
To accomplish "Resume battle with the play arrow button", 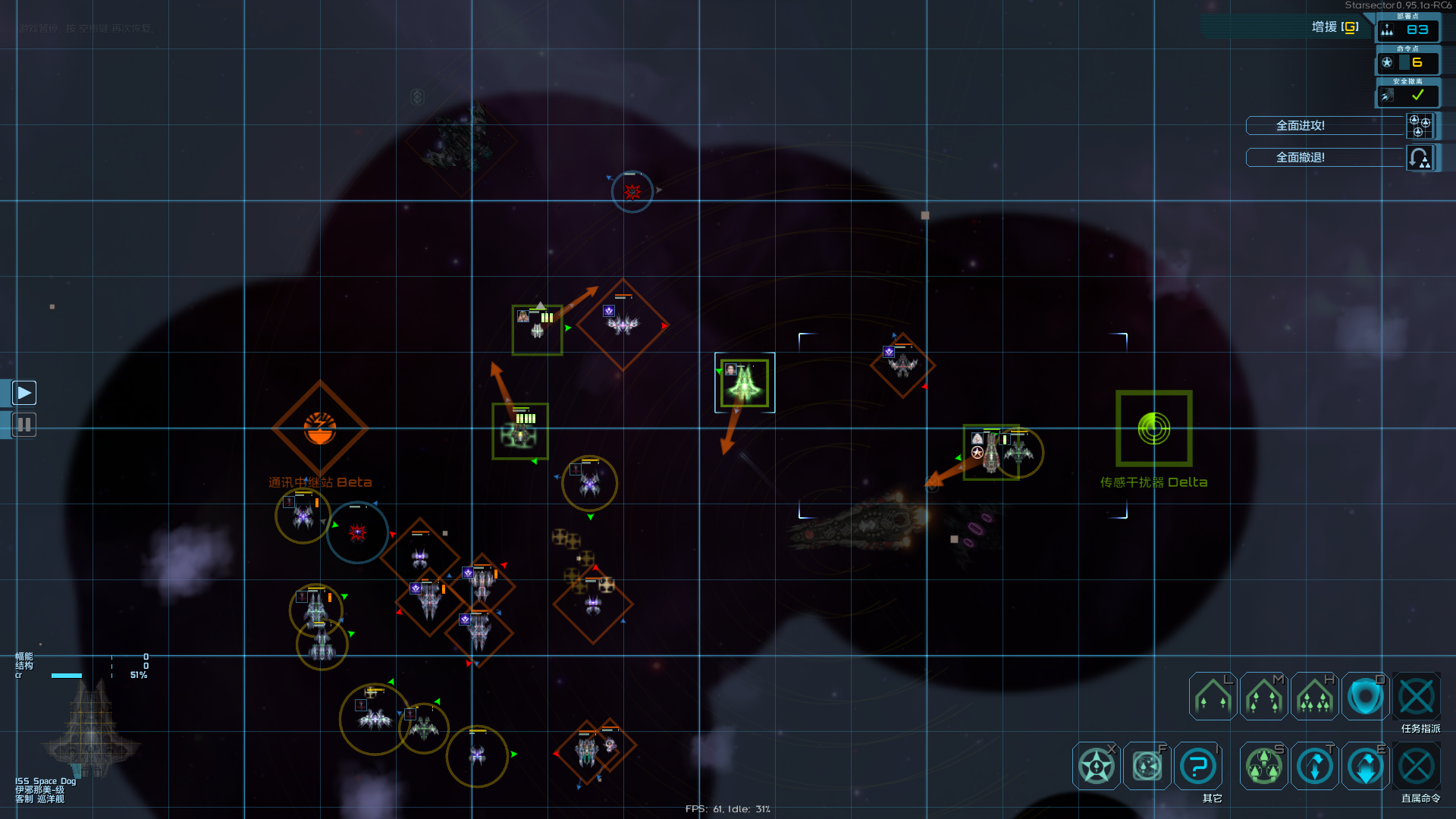I will tap(24, 393).
